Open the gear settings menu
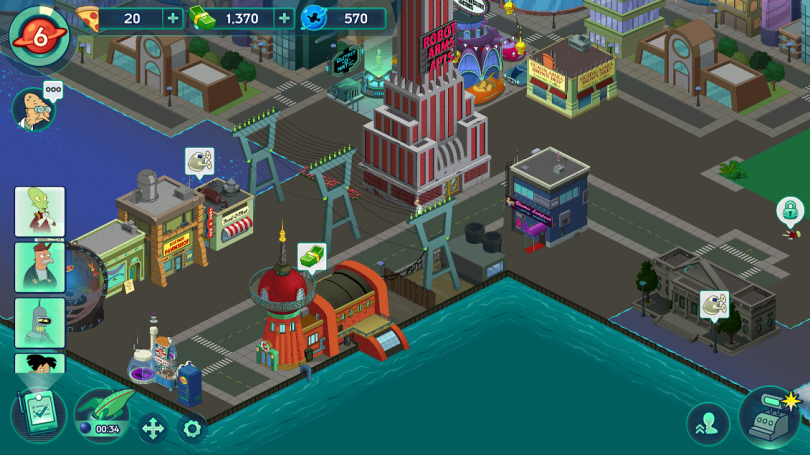810x455 pixels. tap(192, 429)
